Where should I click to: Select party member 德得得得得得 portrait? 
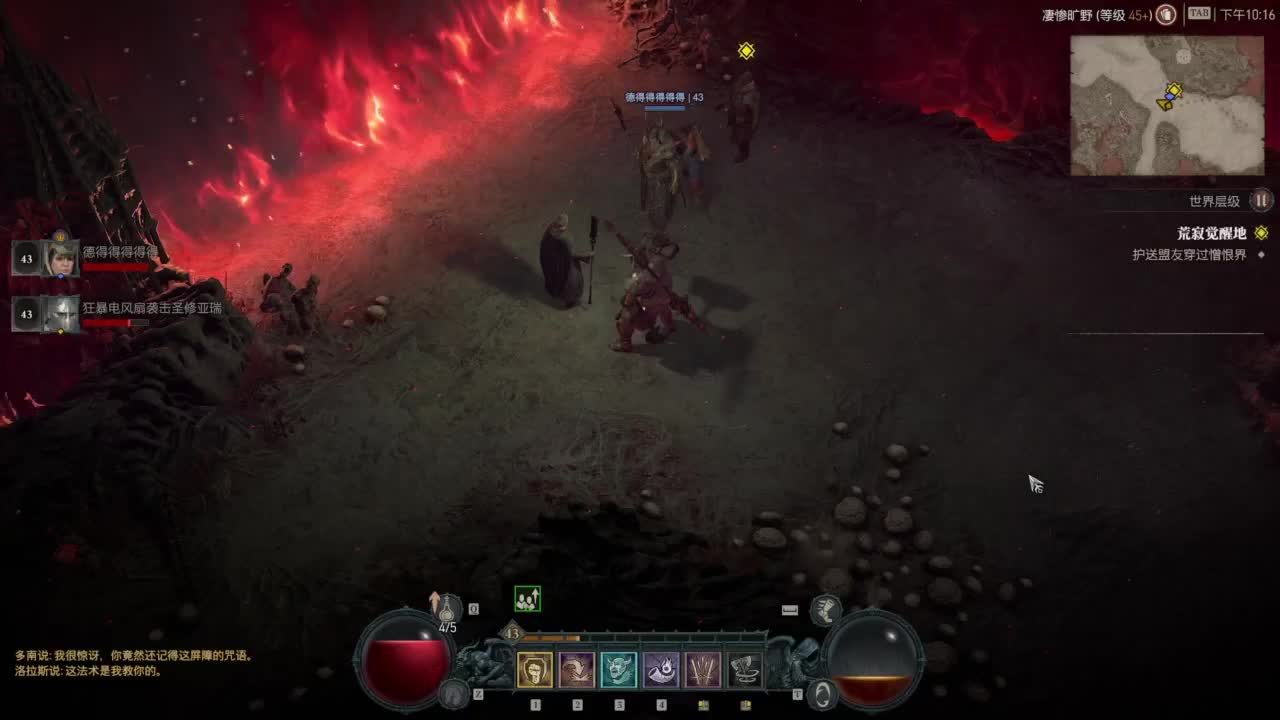pyautogui.click(x=61, y=258)
